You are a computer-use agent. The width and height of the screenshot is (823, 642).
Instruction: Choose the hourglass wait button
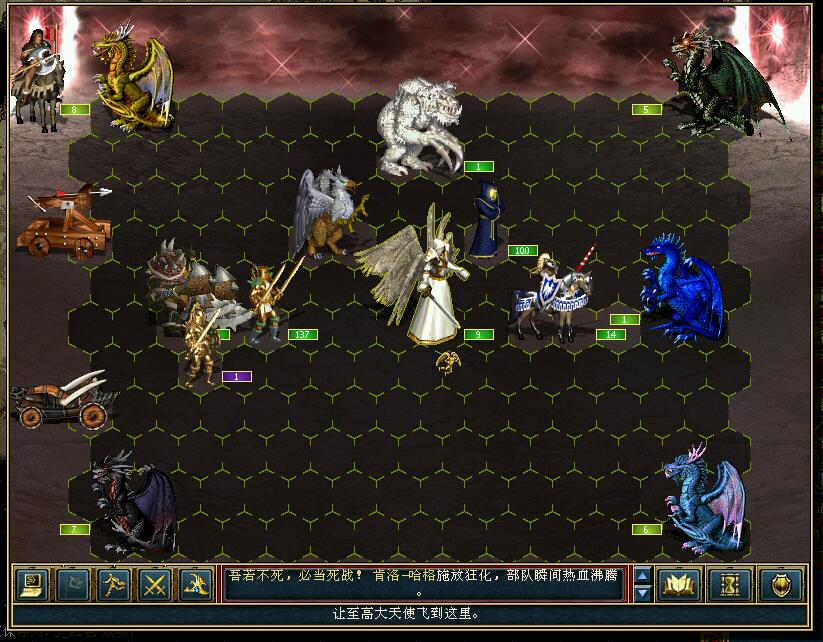click(x=729, y=584)
